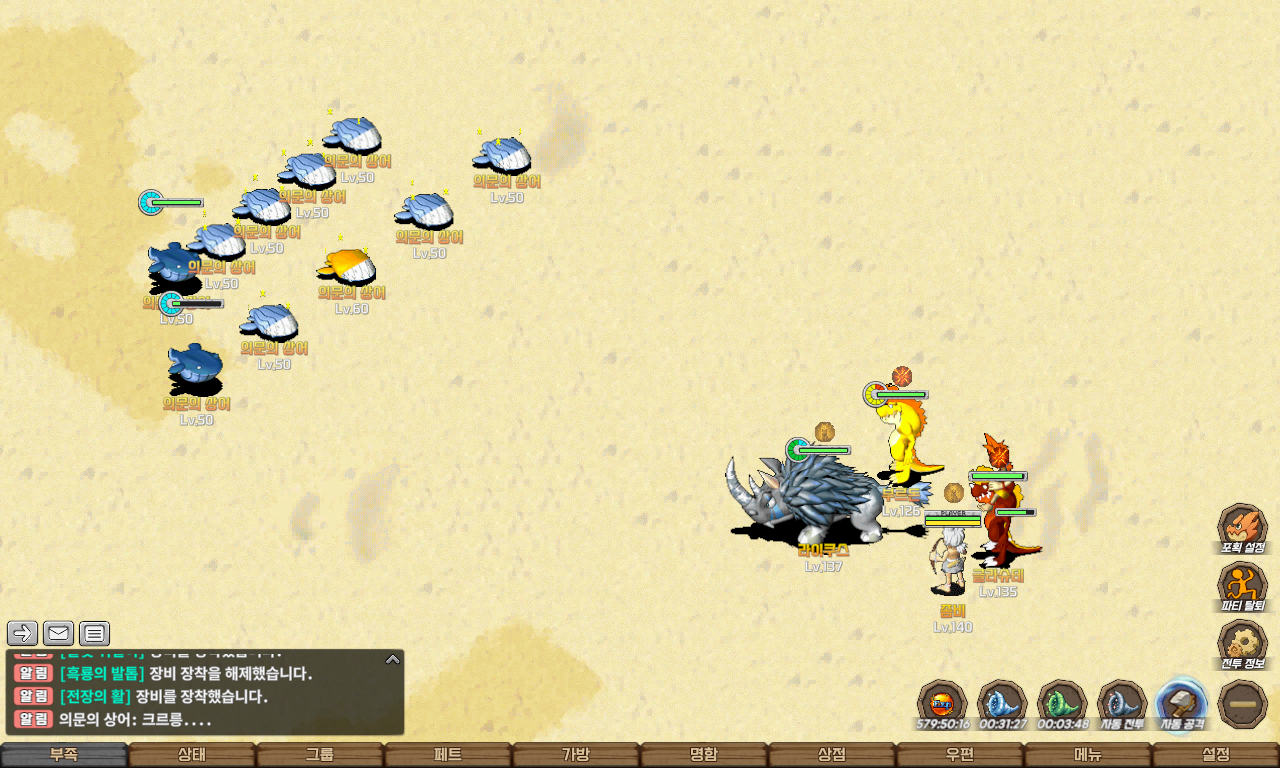This screenshot has height=768, width=1280.
Task: Expand chat log with the up chevron
Action: (x=393, y=659)
